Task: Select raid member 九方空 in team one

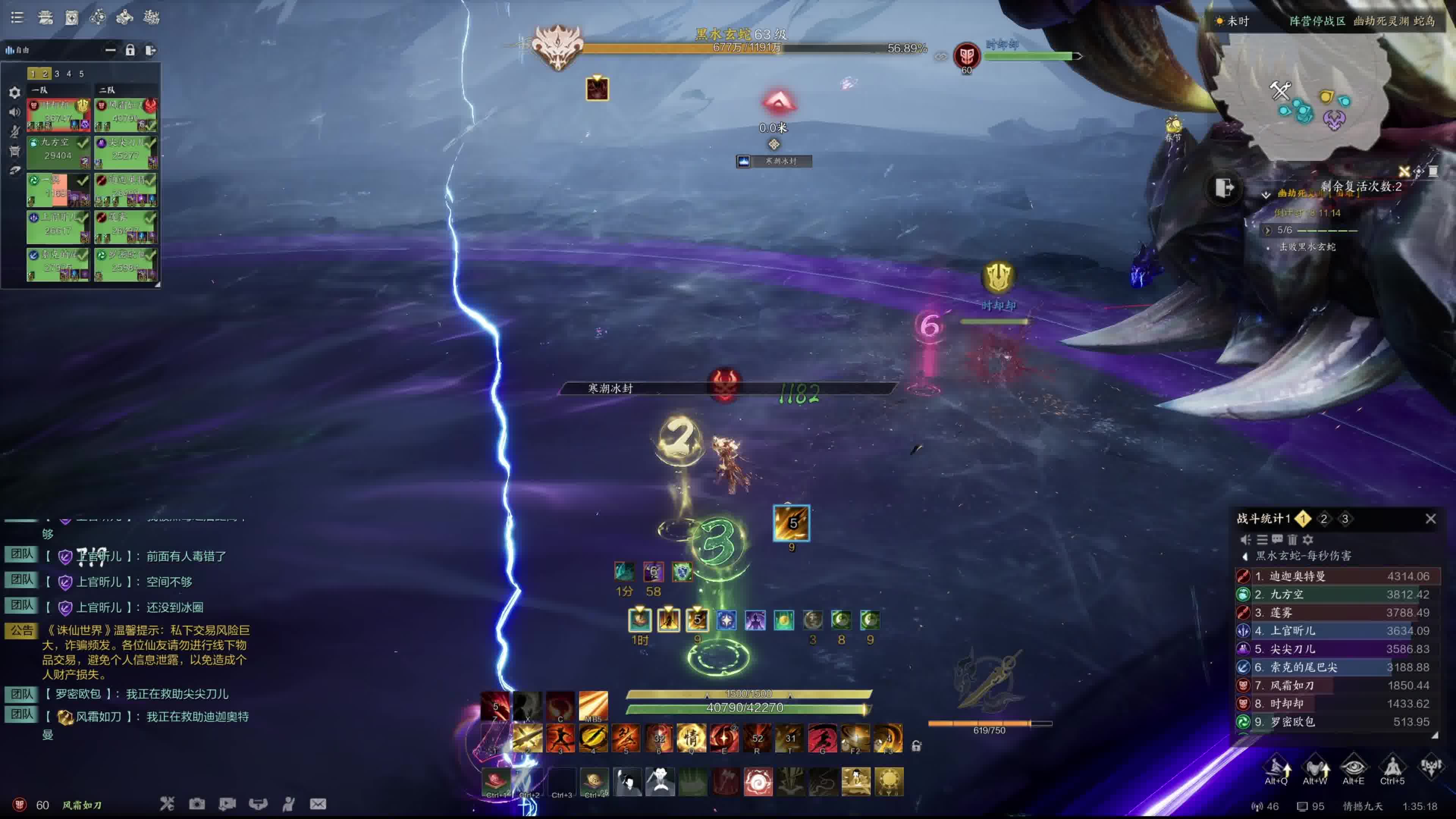Action: click(58, 150)
